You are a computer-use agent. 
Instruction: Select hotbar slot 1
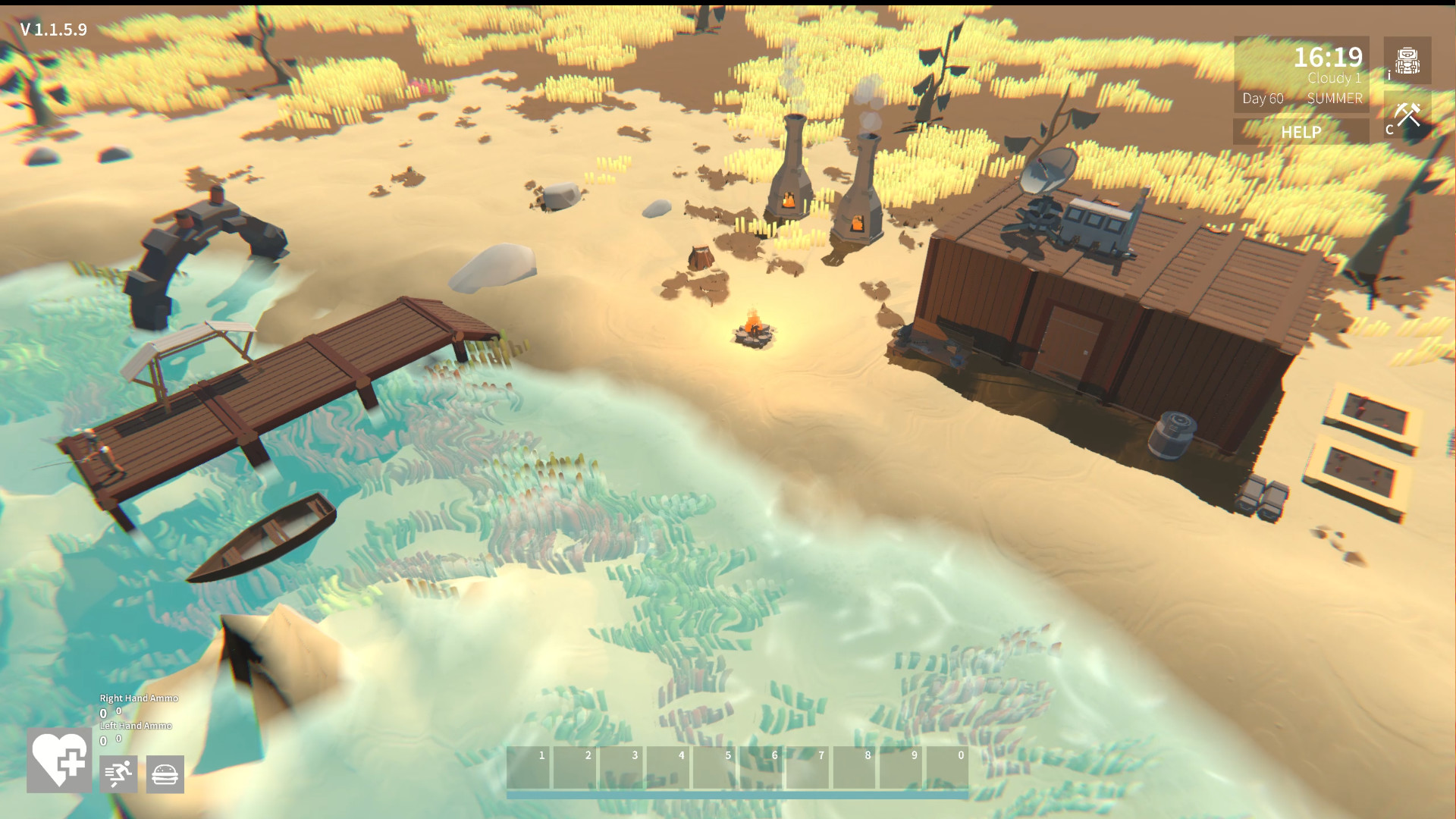(x=531, y=768)
